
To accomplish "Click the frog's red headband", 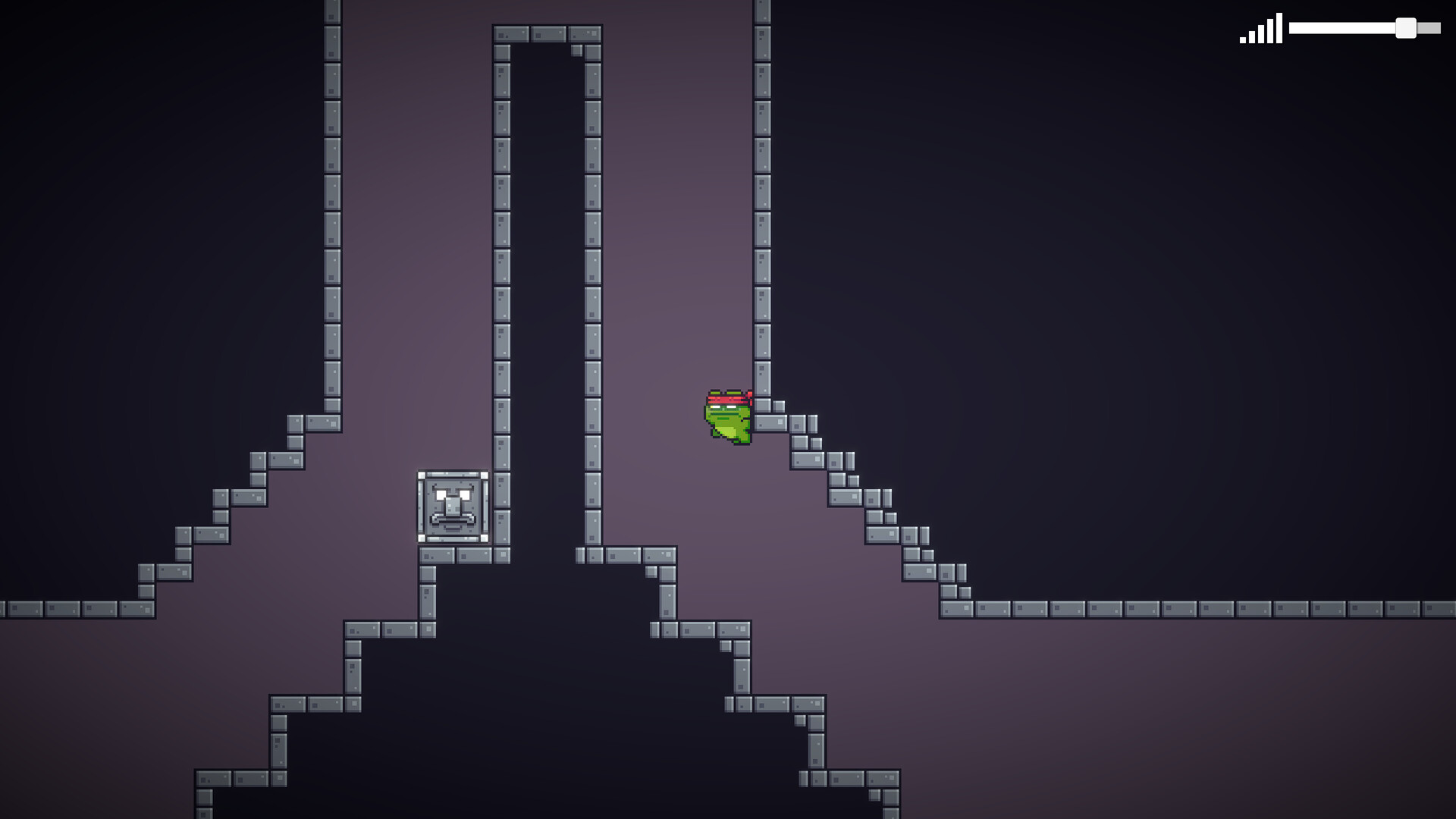I will coord(726,398).
